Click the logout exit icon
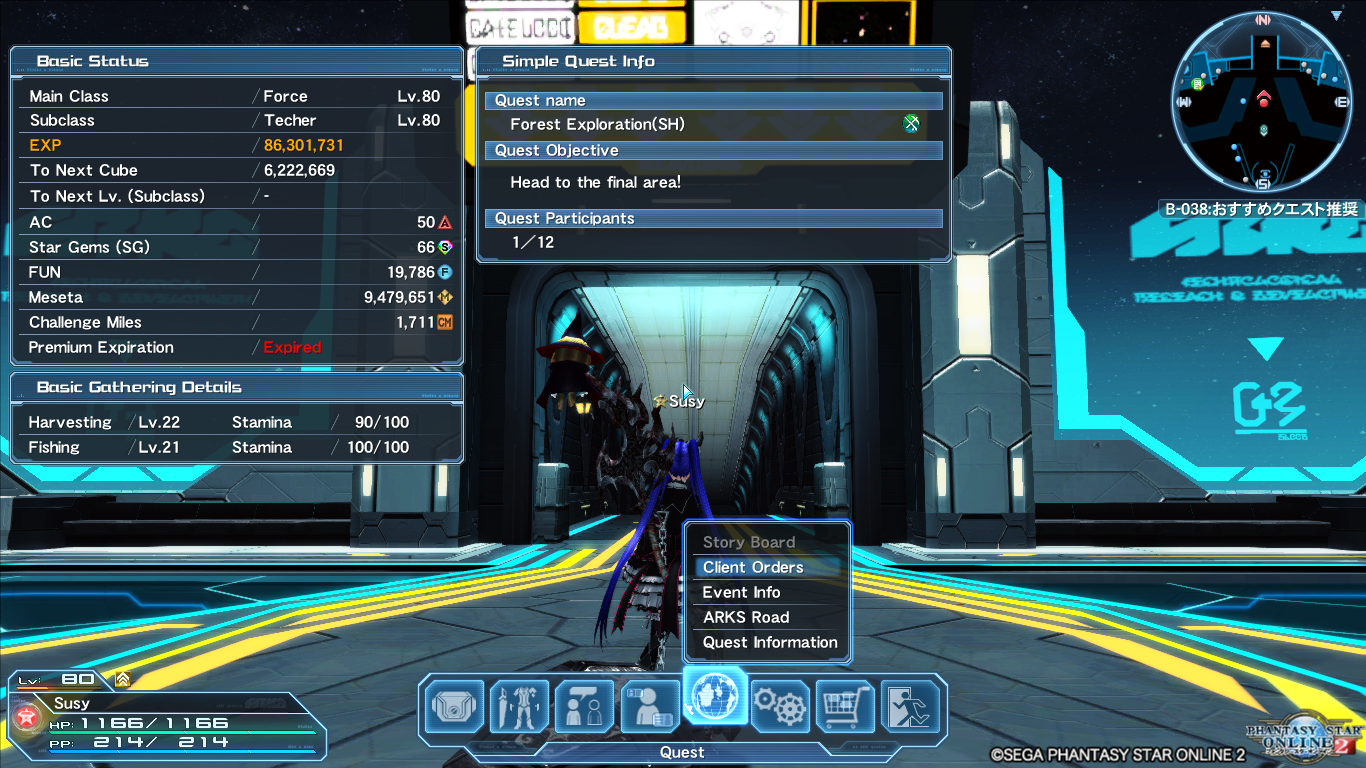 pyautogui.click(x=912, y=706)
